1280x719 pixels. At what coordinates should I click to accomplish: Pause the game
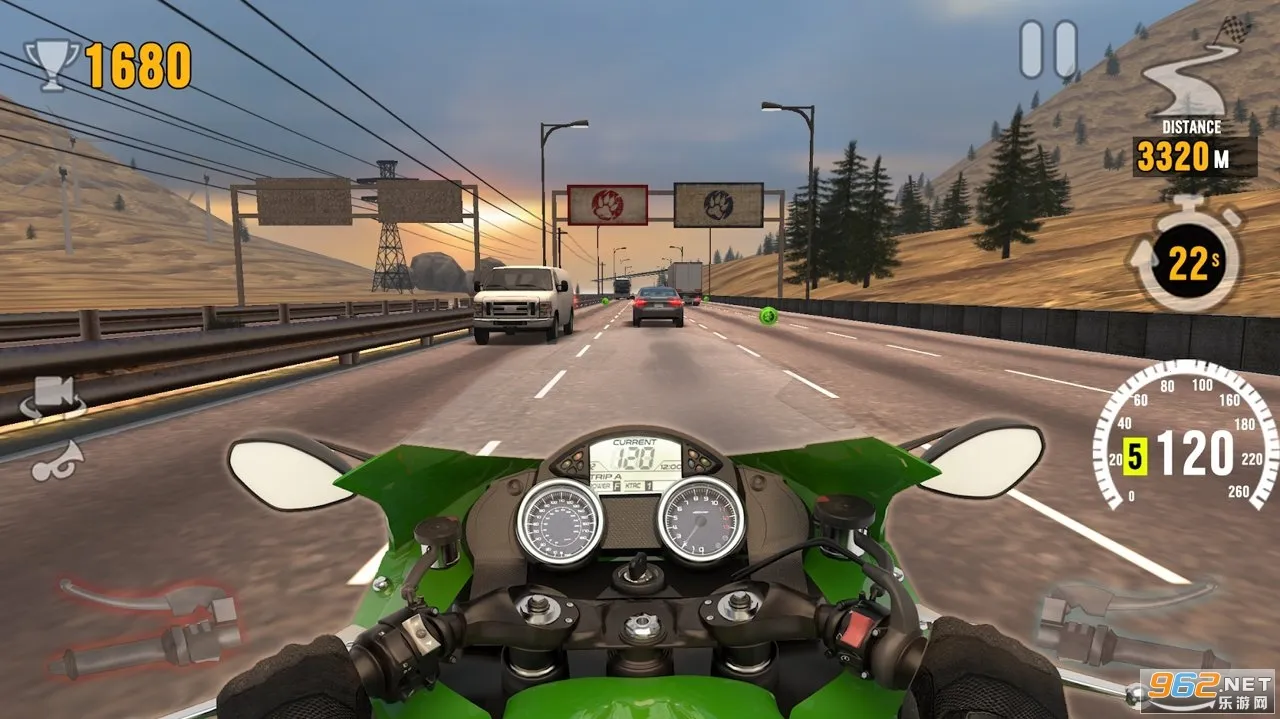[x=1048, y=49]
